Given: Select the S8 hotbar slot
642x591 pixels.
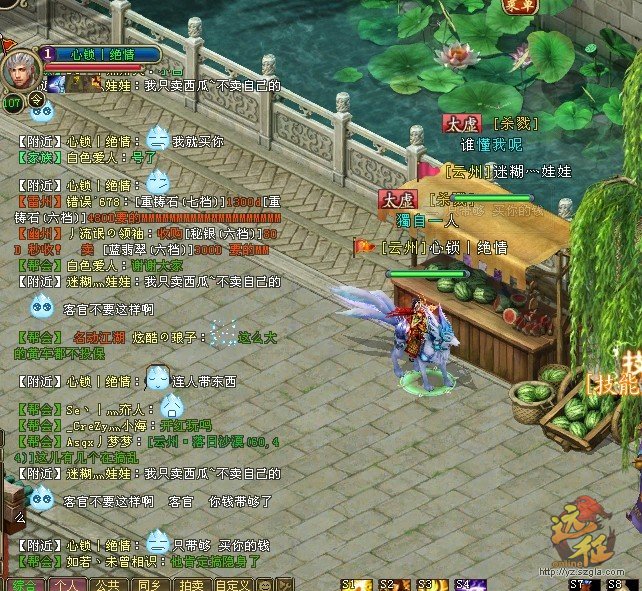Looking at the screenshot, I should click(620, 584).
